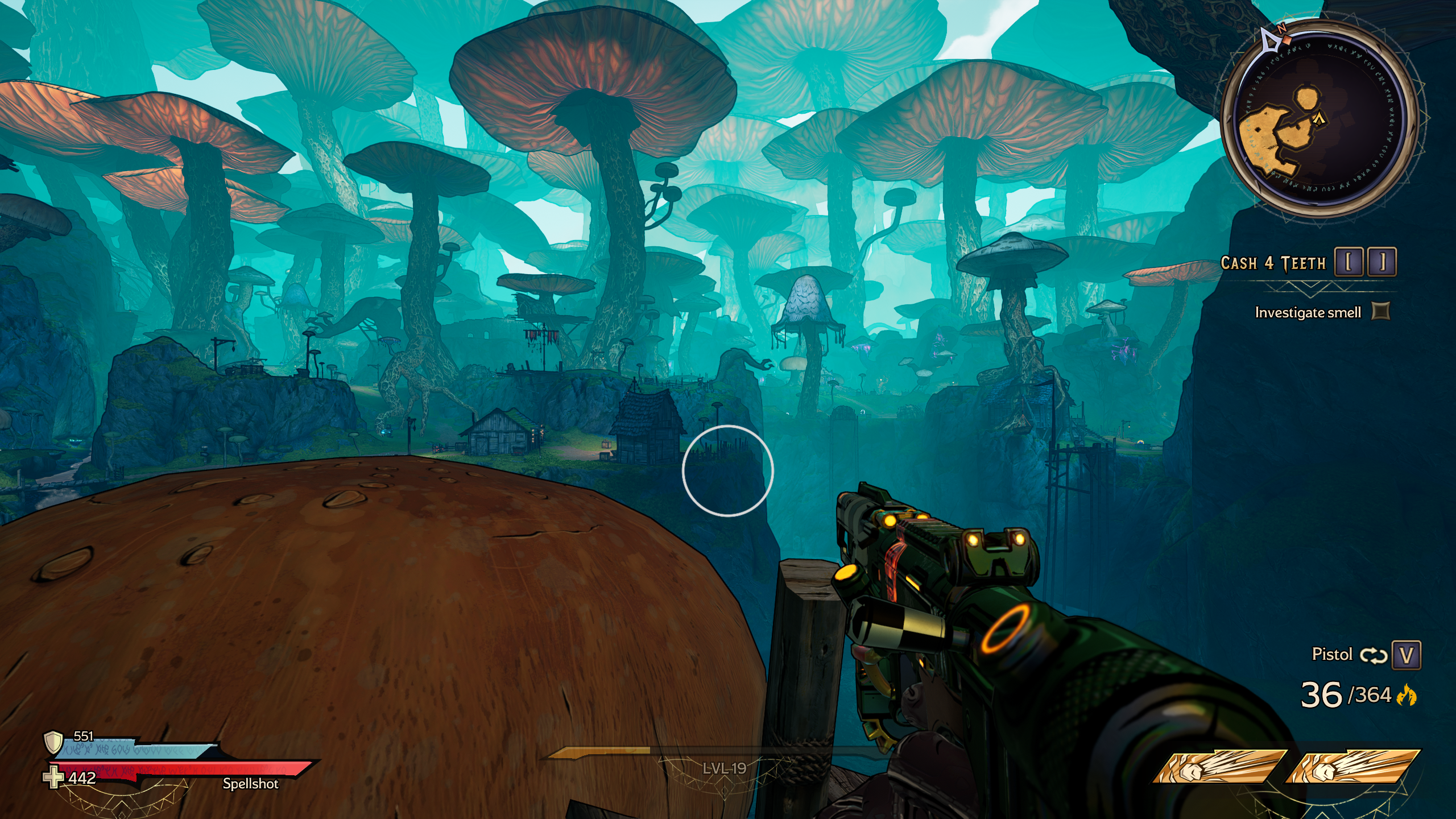Click the Investigate smell objective checkbox
Image resolution: width=1456 pixels, height=819 pixels.
tap(1381, 311)
